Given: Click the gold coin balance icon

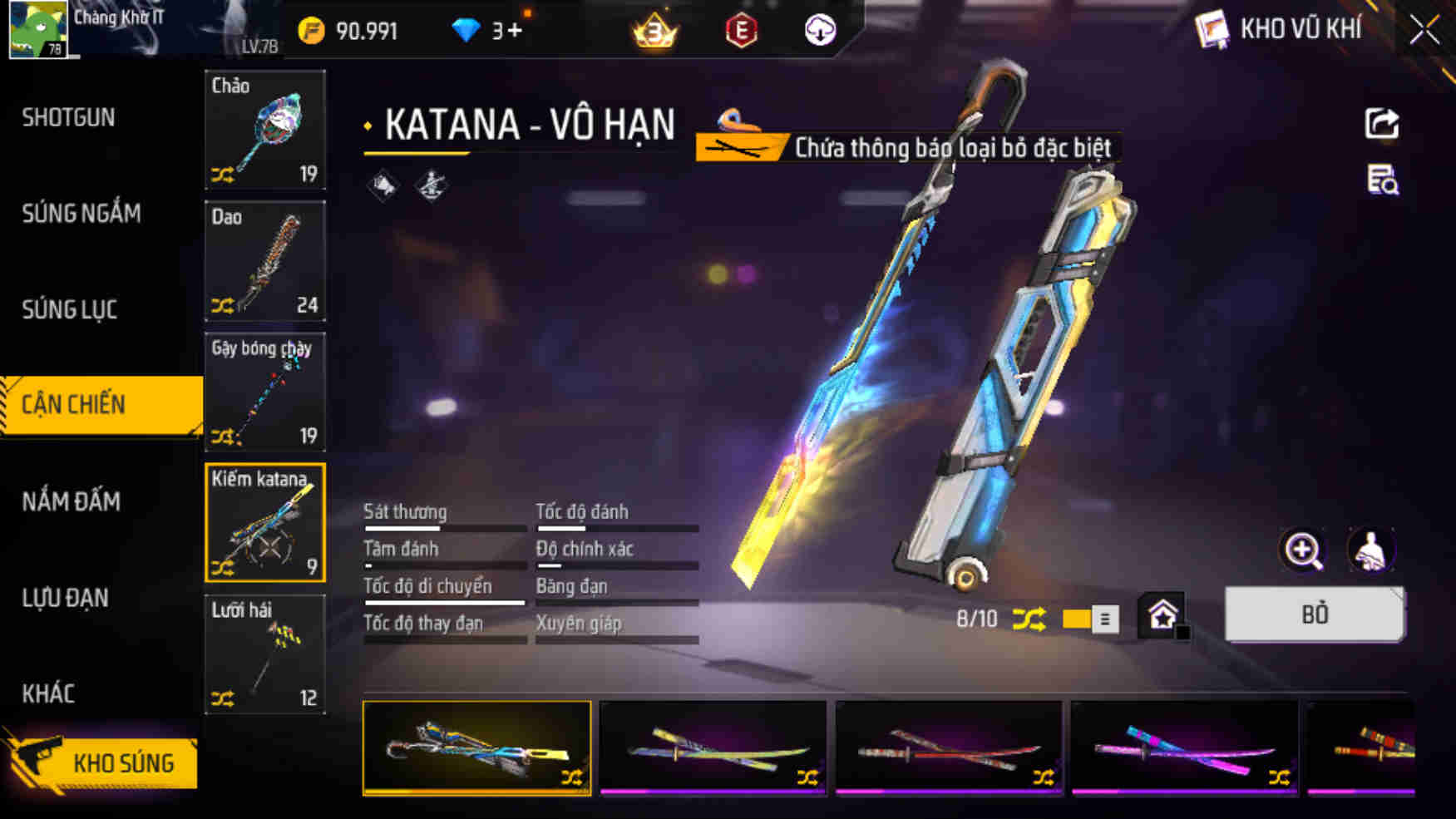Looking at the screenshot, I should [311, 30].
